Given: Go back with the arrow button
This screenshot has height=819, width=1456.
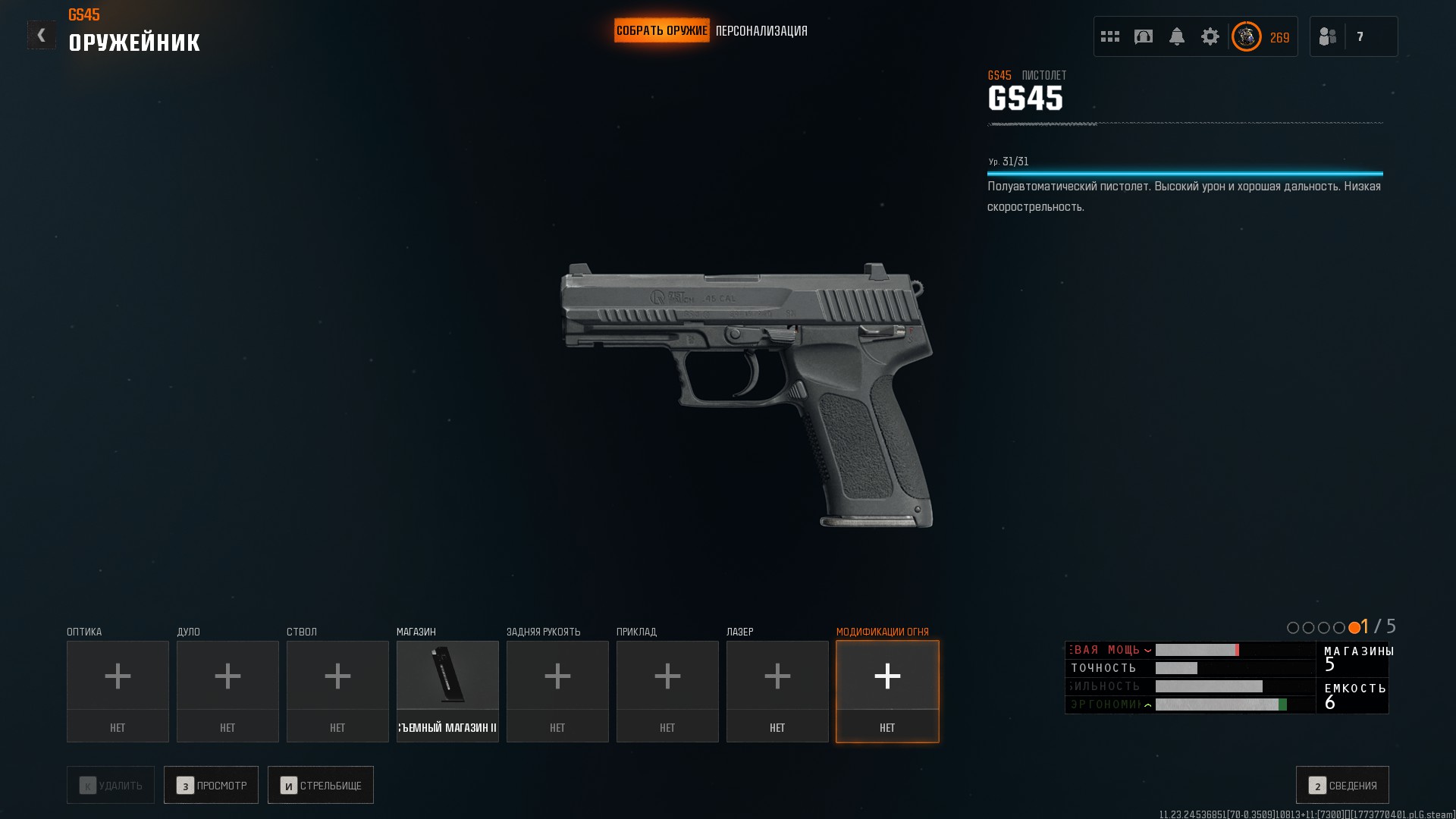Looking at the screenshot, I should [x=42, y=35].
